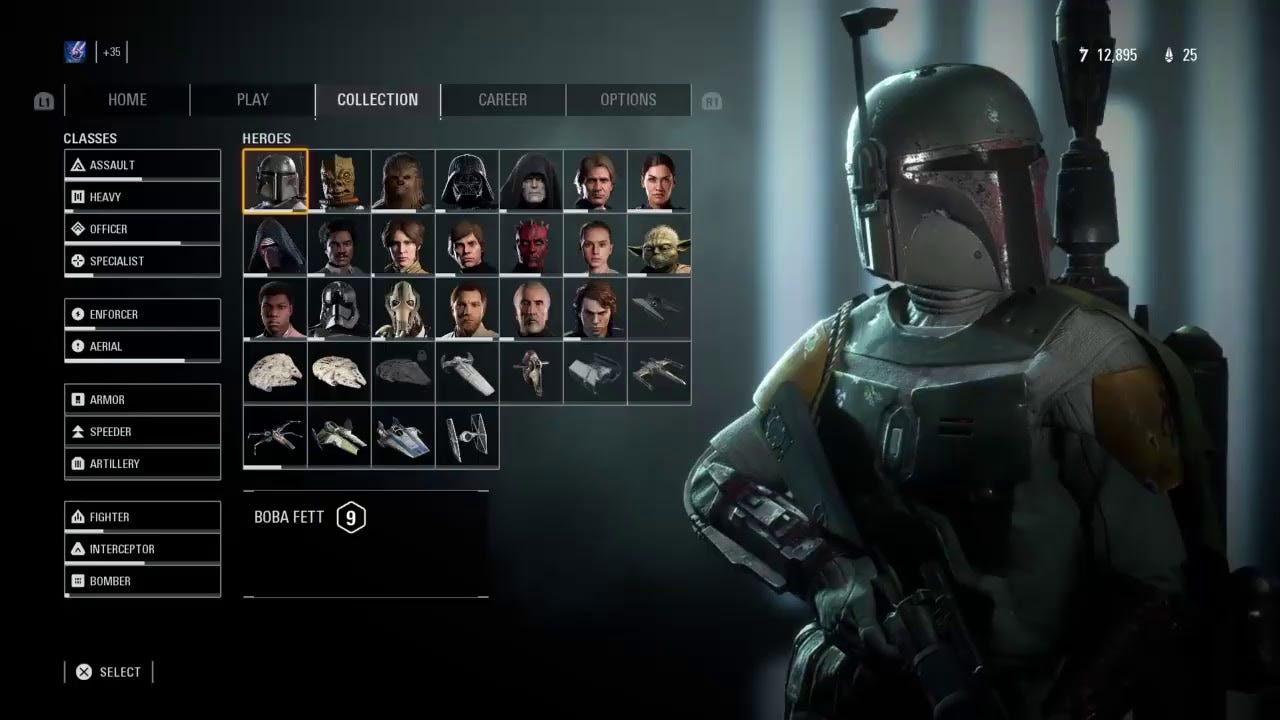Pick the Chewbacca hero portrait

pyautogui.click(x=403, y=180)
